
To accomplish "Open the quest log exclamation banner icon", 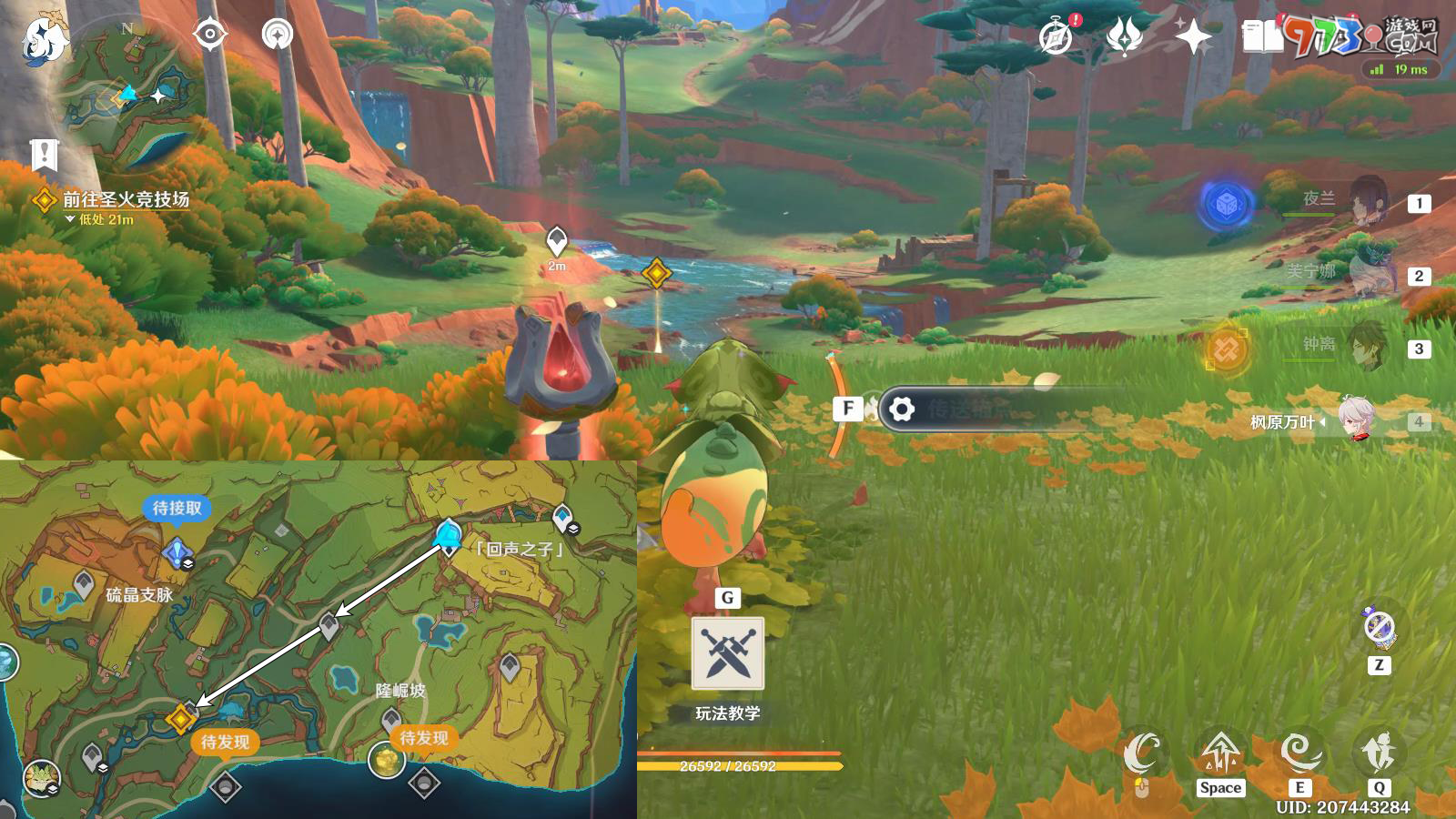I will (44, 156).
